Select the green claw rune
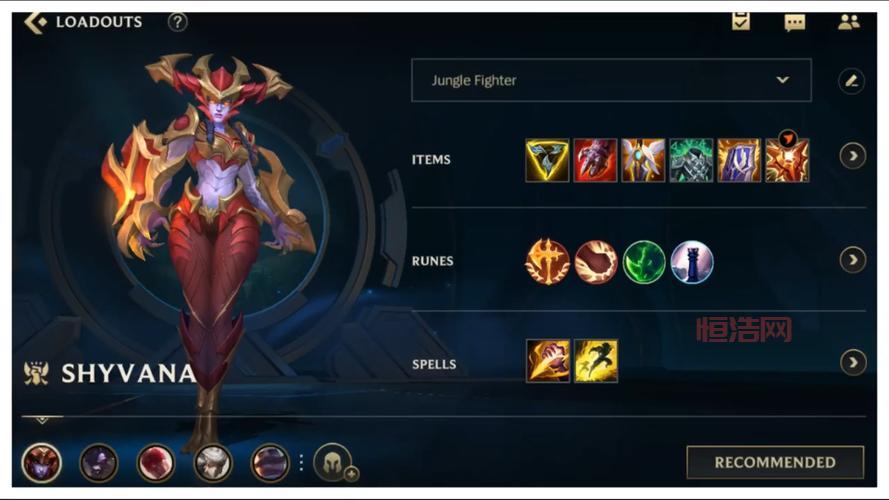The height and width of the screenshot is (500, 889). pyautogui.click(x=644, y=262)
